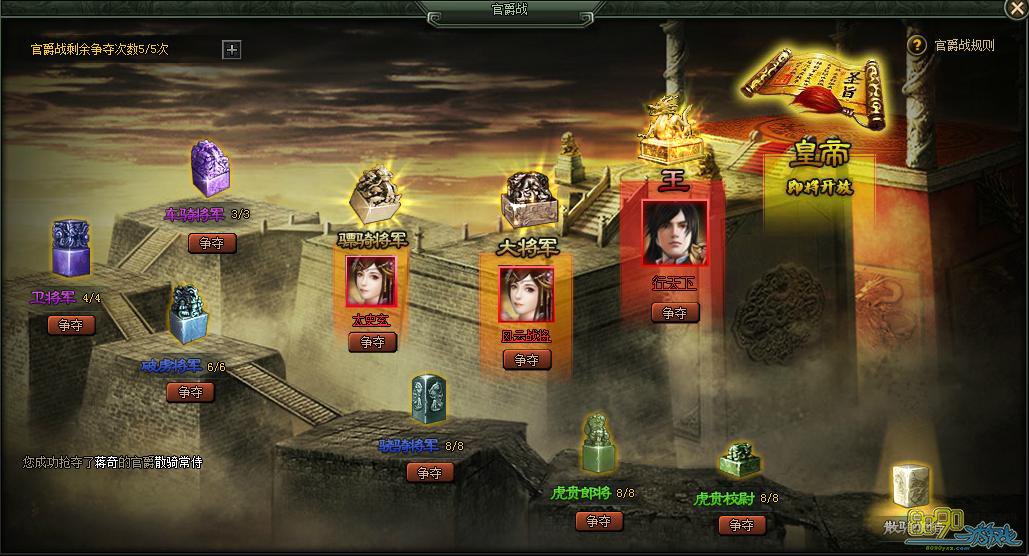
Task: Click 争夺 under 骁骑将军
Action: [x=430, y=472]
